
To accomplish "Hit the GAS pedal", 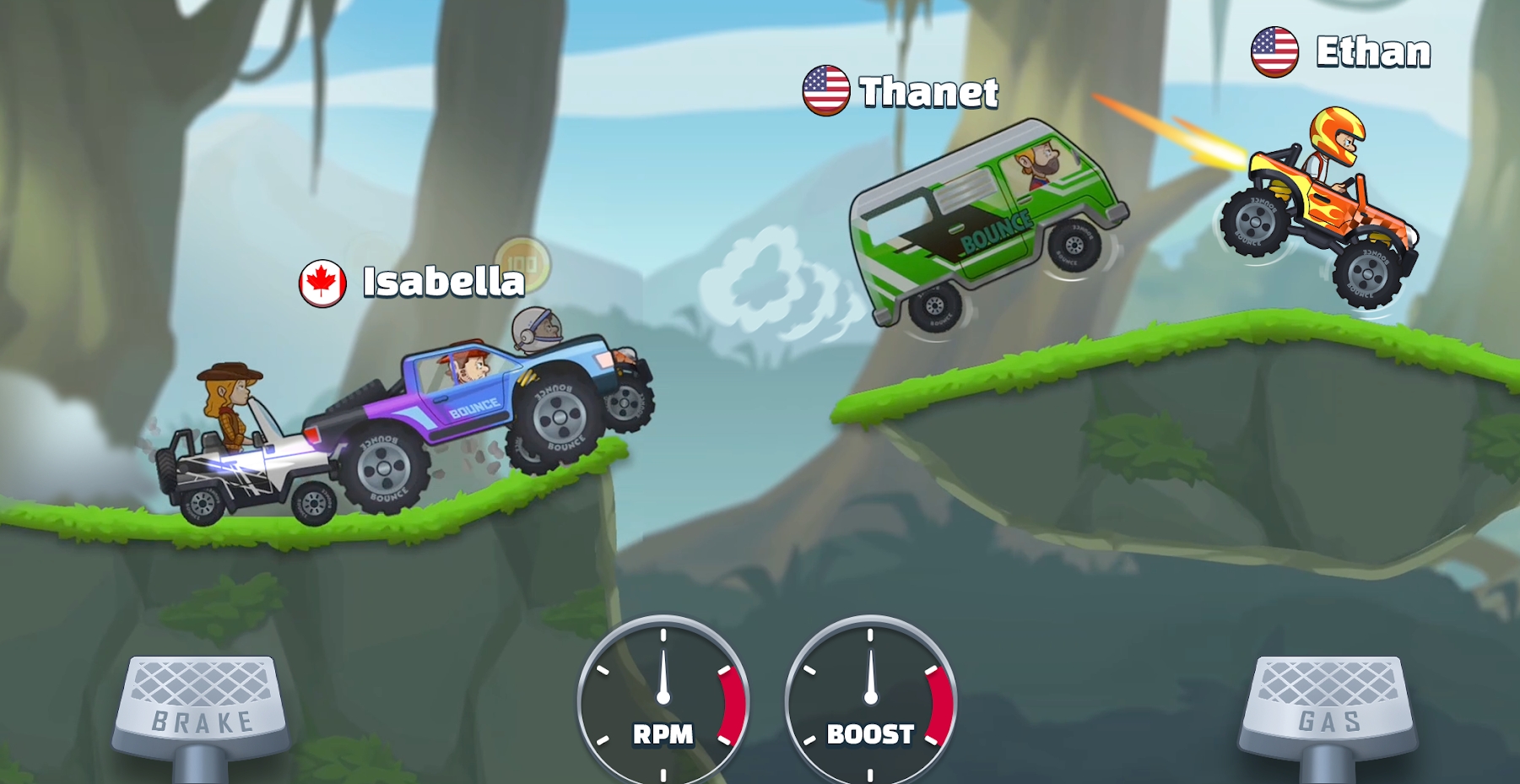I will pyautogui.click(x=1328, y=707).
